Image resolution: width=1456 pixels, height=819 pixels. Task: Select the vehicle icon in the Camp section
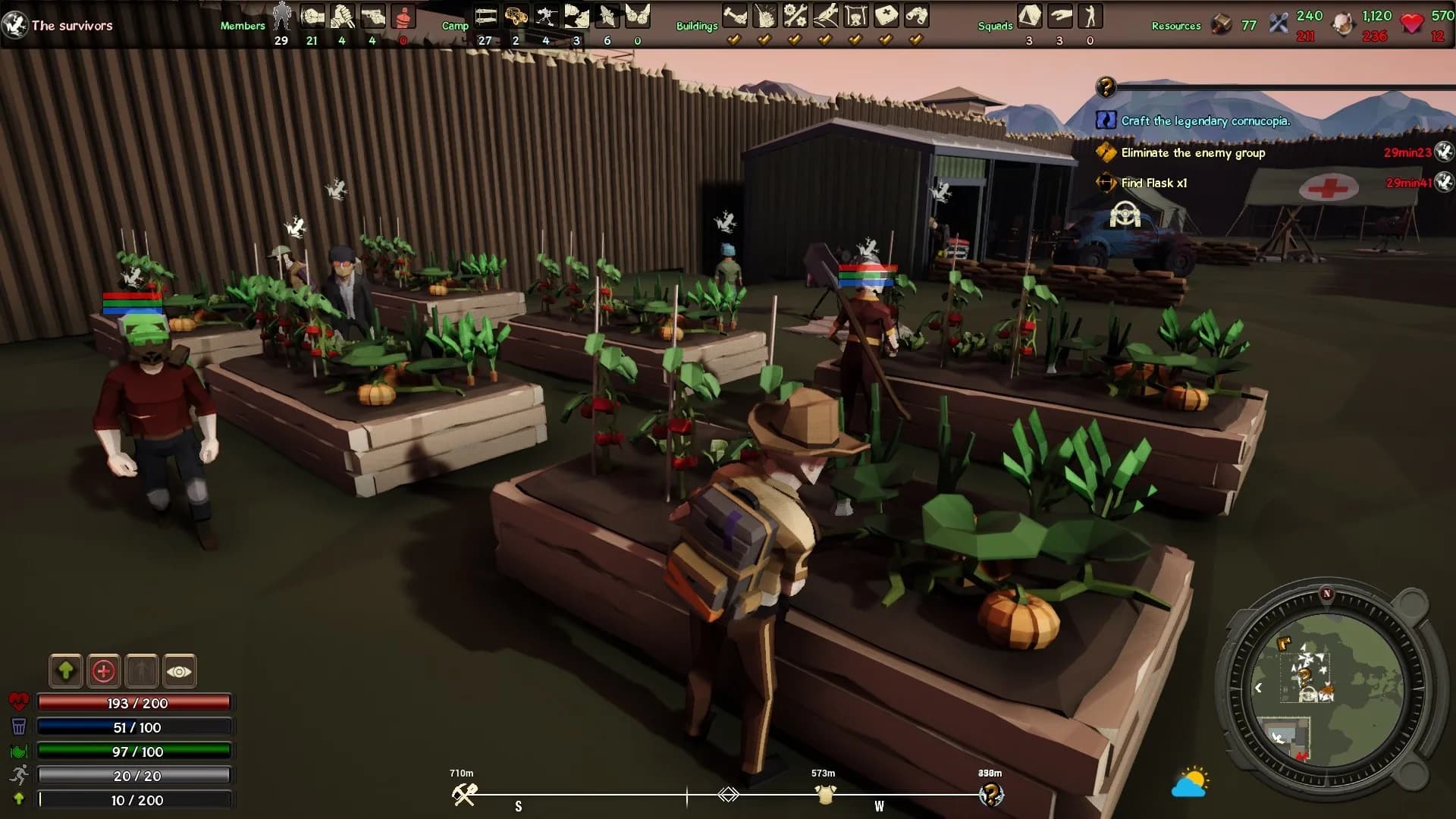pos(516,15)
